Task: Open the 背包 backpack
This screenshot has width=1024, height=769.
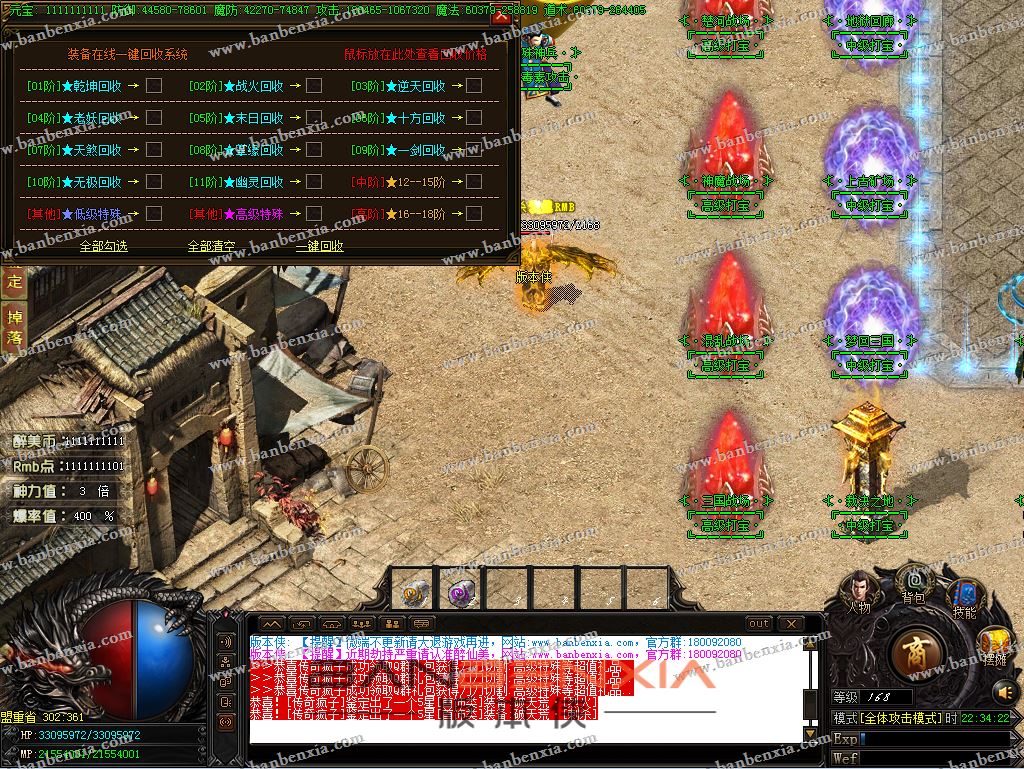Action: coord(913,582)
